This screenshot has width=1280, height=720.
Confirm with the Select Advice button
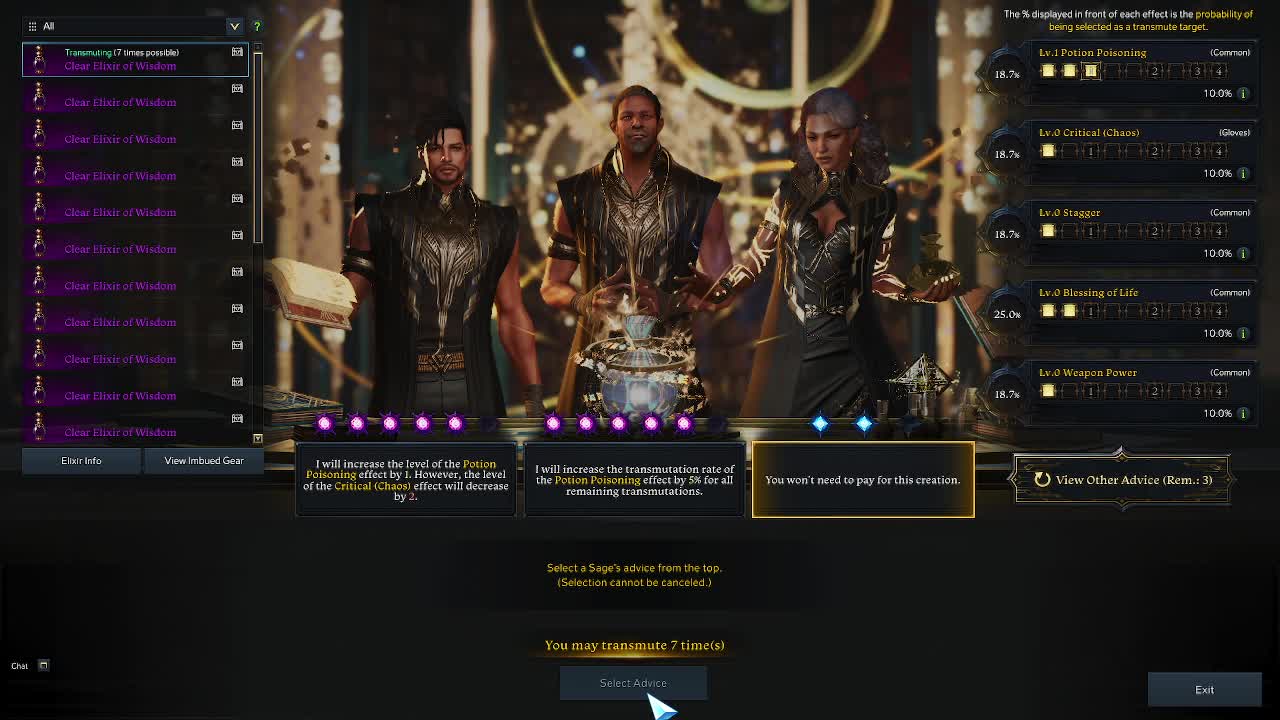tap(633, 683)
